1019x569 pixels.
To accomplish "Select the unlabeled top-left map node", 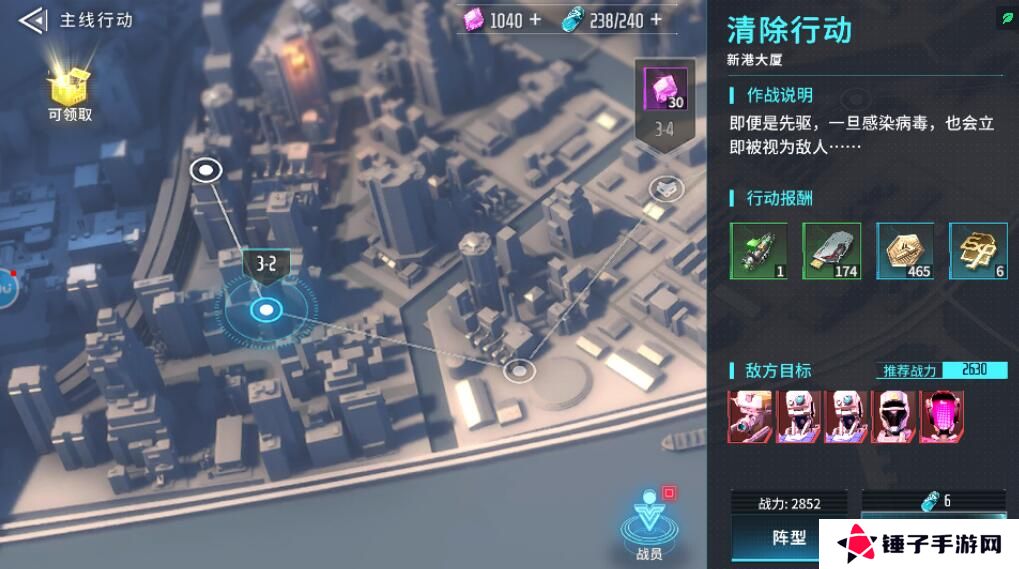I will 206,170.
